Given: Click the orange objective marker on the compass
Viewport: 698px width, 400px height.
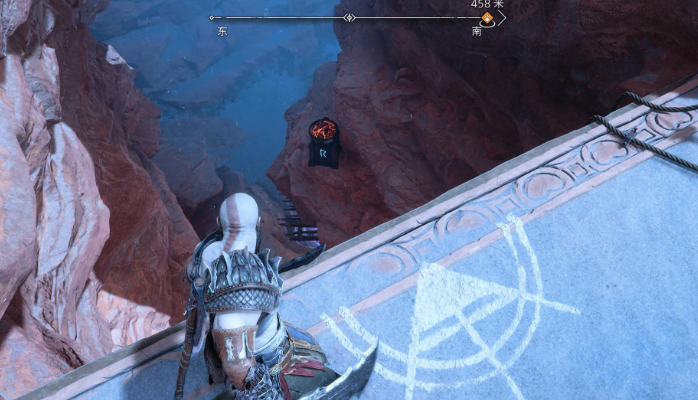Looking at the screenshot, I should point(487,18).
